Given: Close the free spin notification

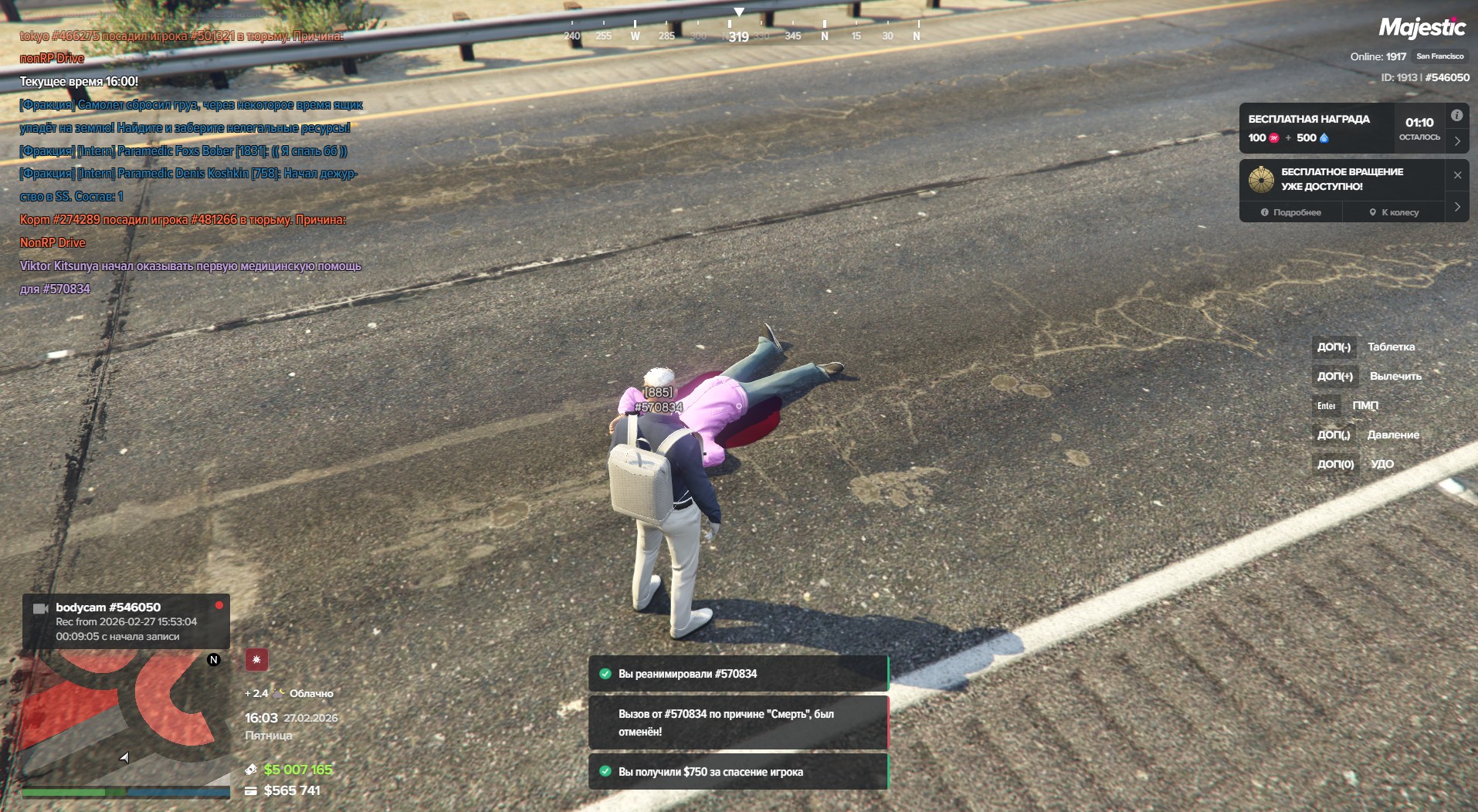Looking at the screenshot, I should (1457, 175).
